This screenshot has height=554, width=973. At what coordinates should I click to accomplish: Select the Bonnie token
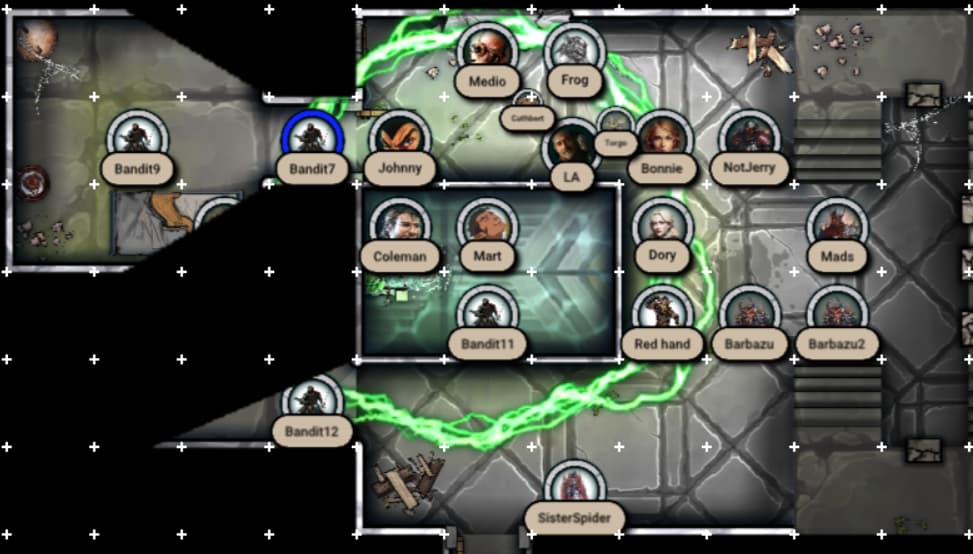[661, 139]
